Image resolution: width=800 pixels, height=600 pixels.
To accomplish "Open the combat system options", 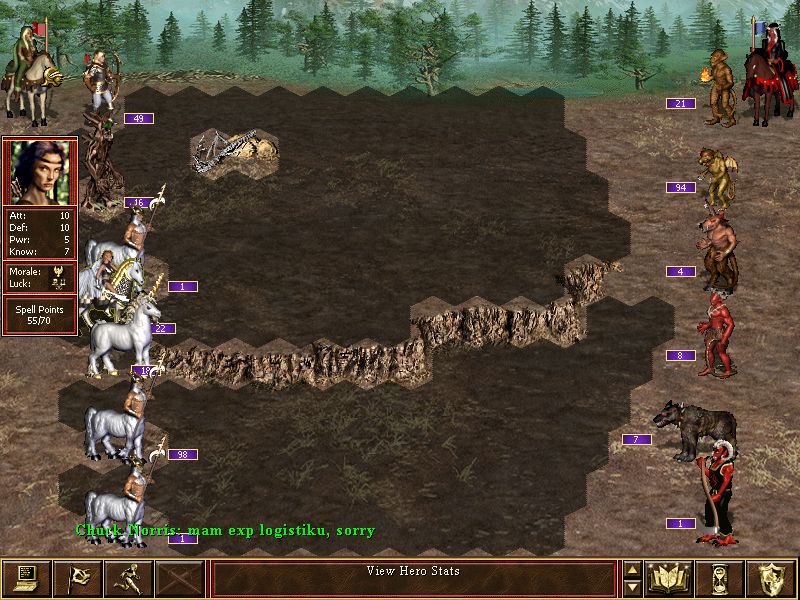I will coord(27,578).
